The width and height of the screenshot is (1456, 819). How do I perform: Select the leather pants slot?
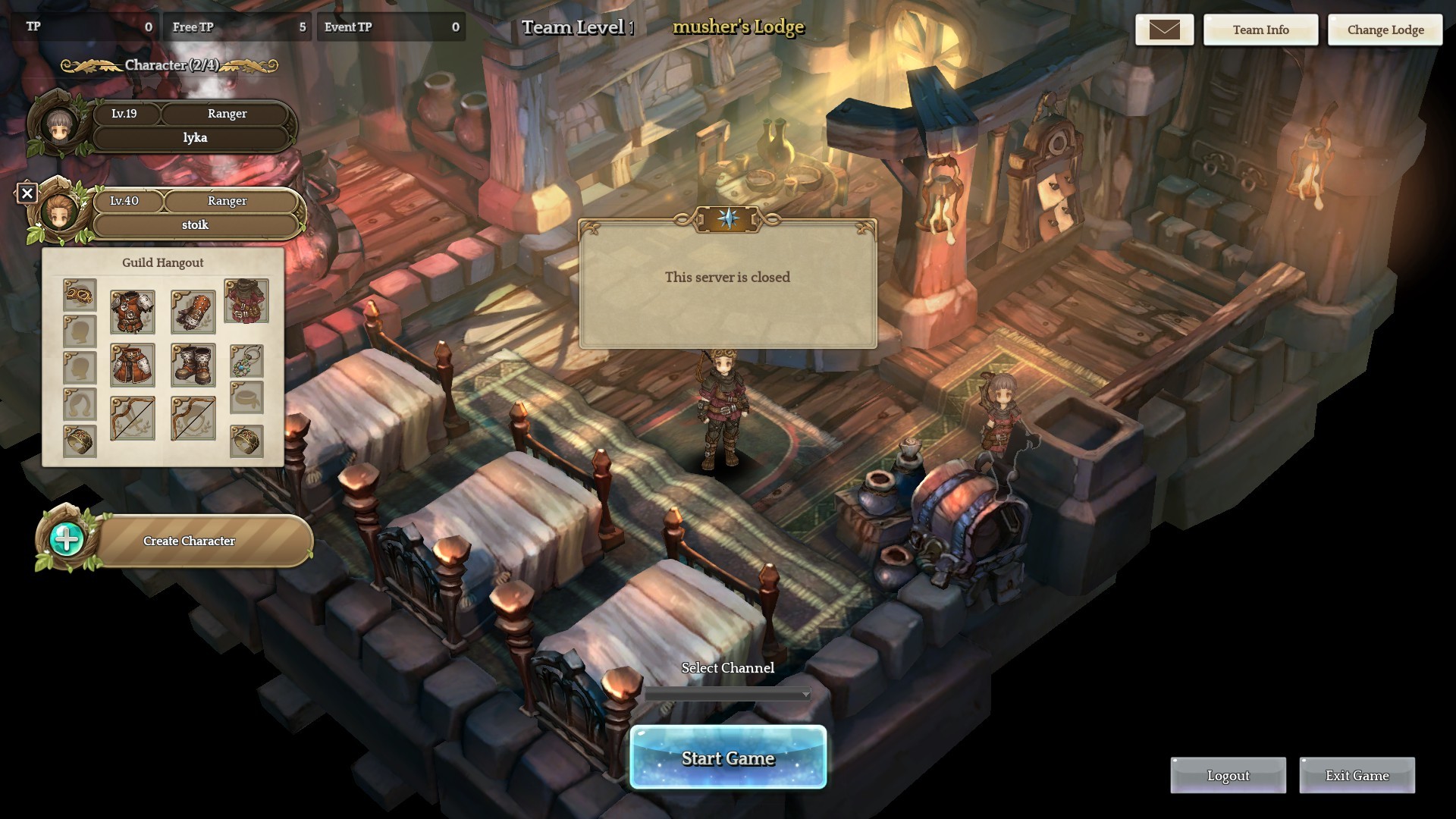coord(133,365)
